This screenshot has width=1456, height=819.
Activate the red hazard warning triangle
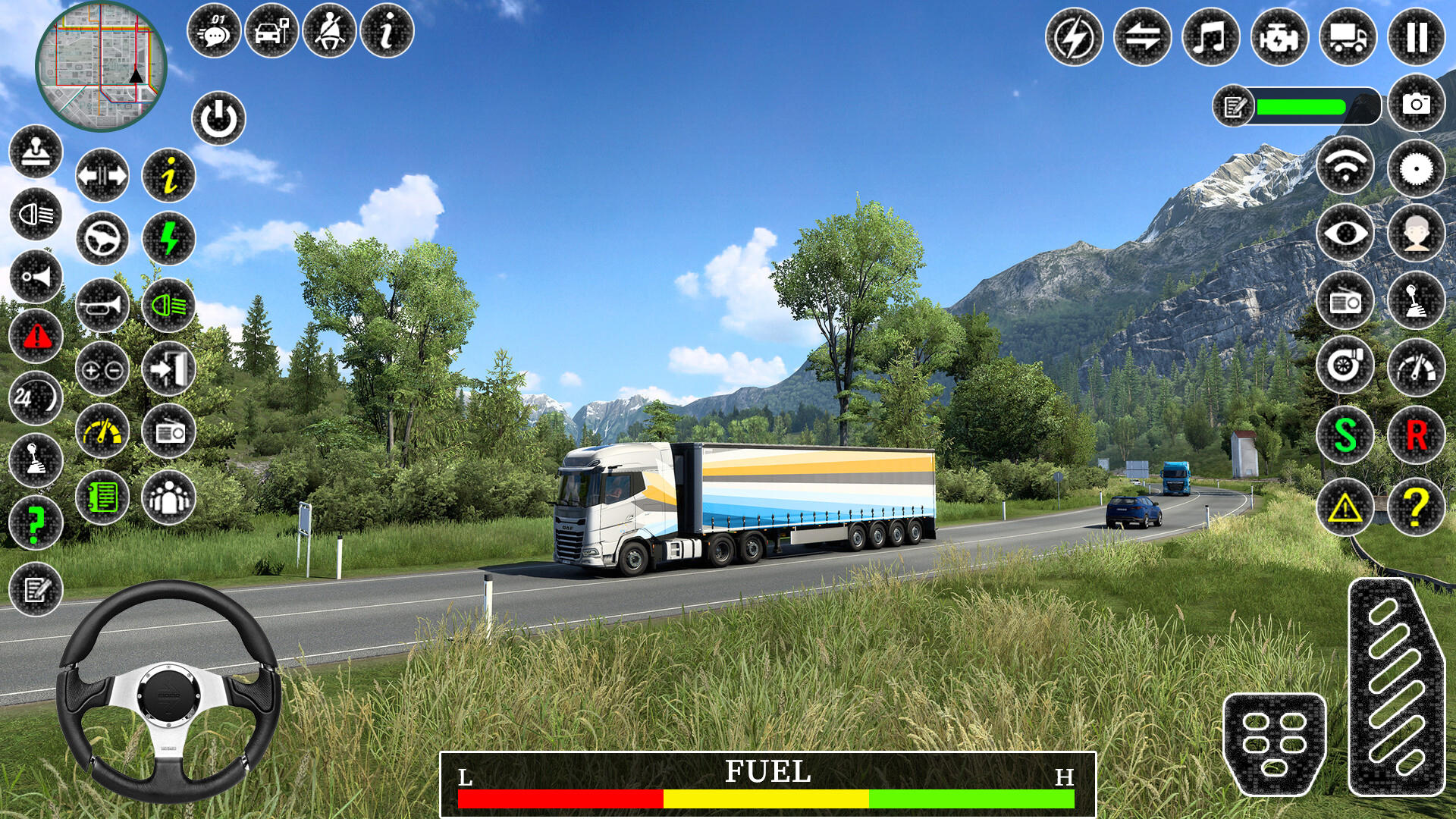(36, 336)
